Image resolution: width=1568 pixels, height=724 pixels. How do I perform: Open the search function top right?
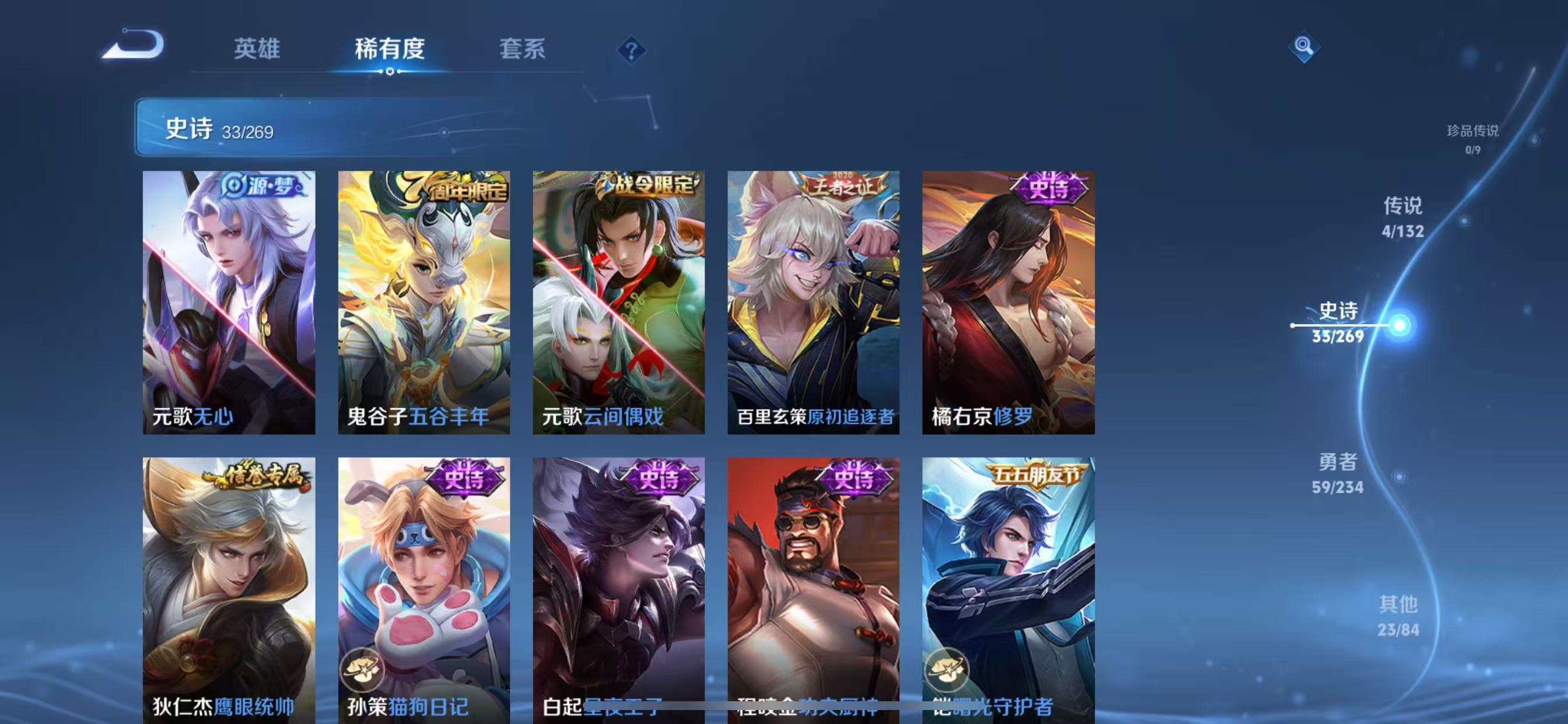tap(1303, 47)
